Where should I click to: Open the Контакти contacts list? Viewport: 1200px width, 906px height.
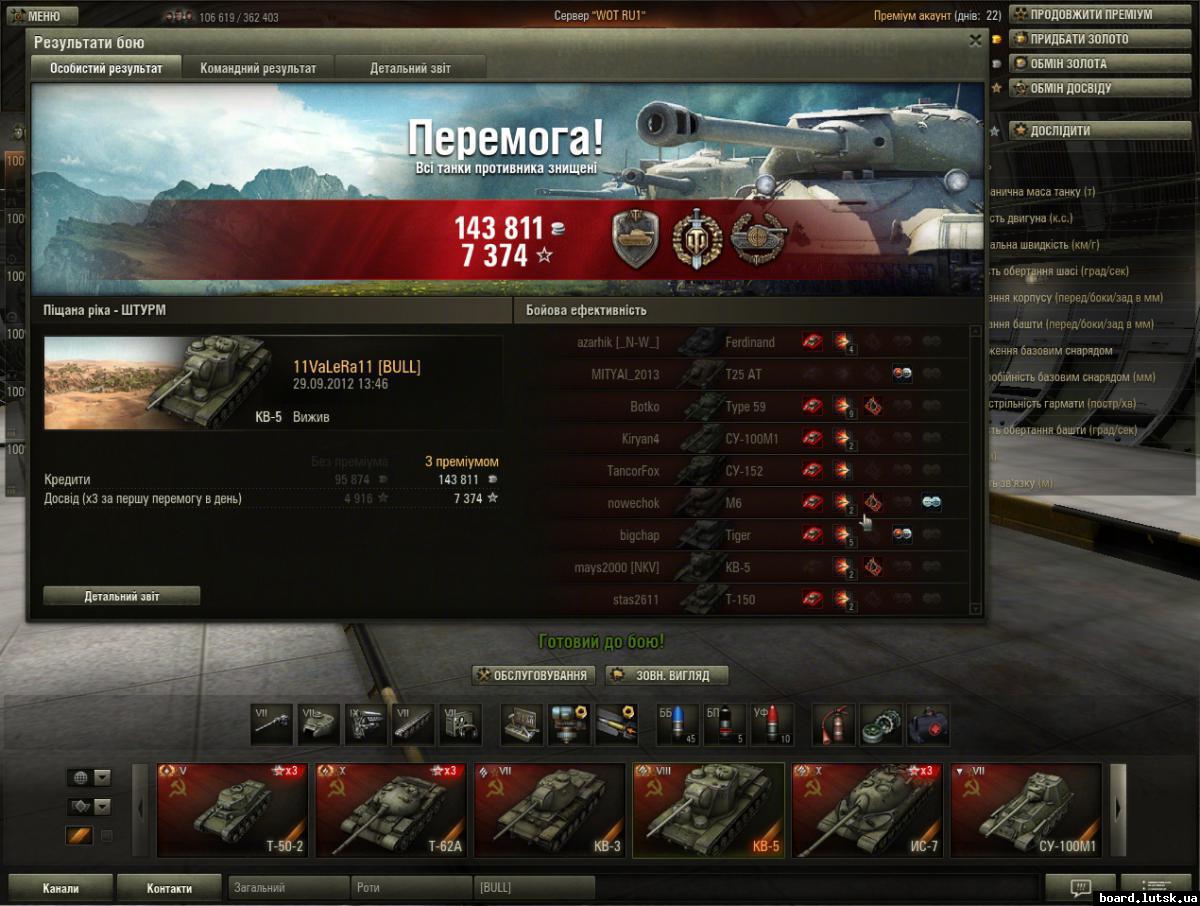(x=169, y=888)
